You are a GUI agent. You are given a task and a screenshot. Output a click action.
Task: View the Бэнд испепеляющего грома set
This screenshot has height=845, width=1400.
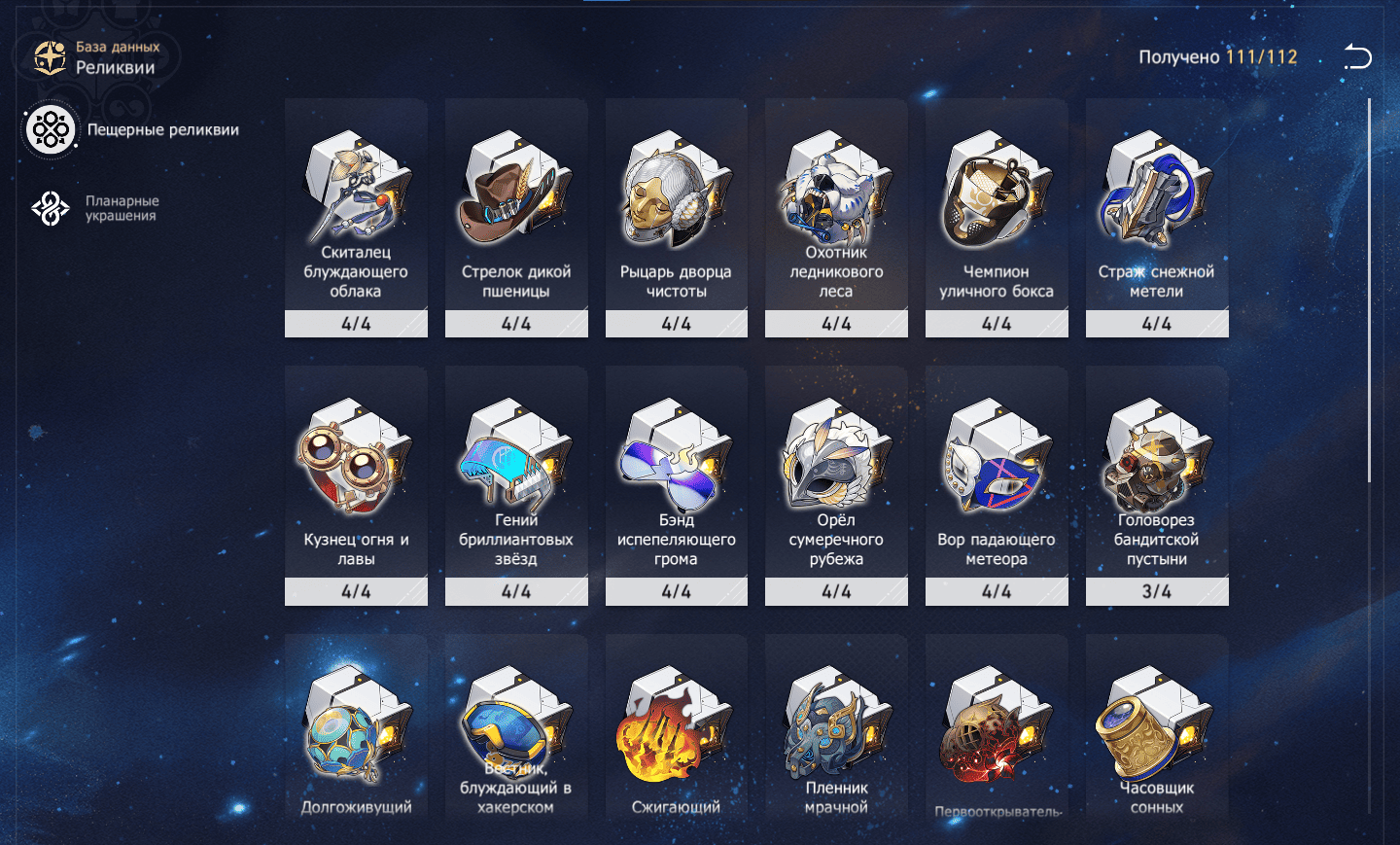point(676,485)
